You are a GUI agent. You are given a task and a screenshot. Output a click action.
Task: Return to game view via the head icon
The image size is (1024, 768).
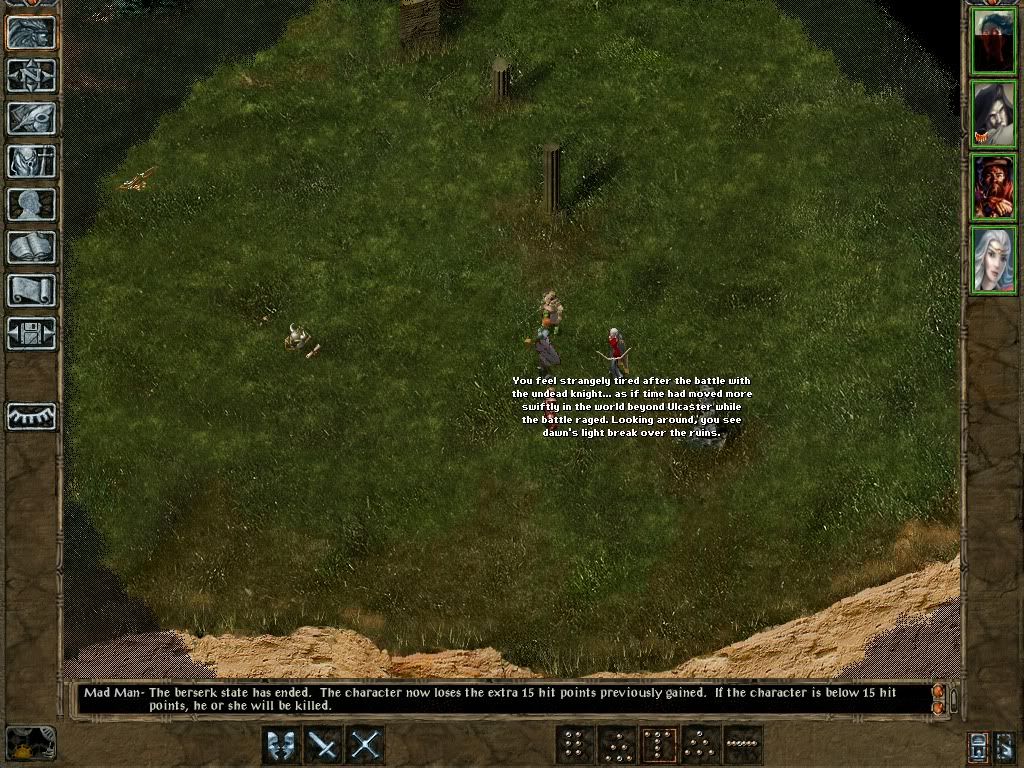pos(31,33)
